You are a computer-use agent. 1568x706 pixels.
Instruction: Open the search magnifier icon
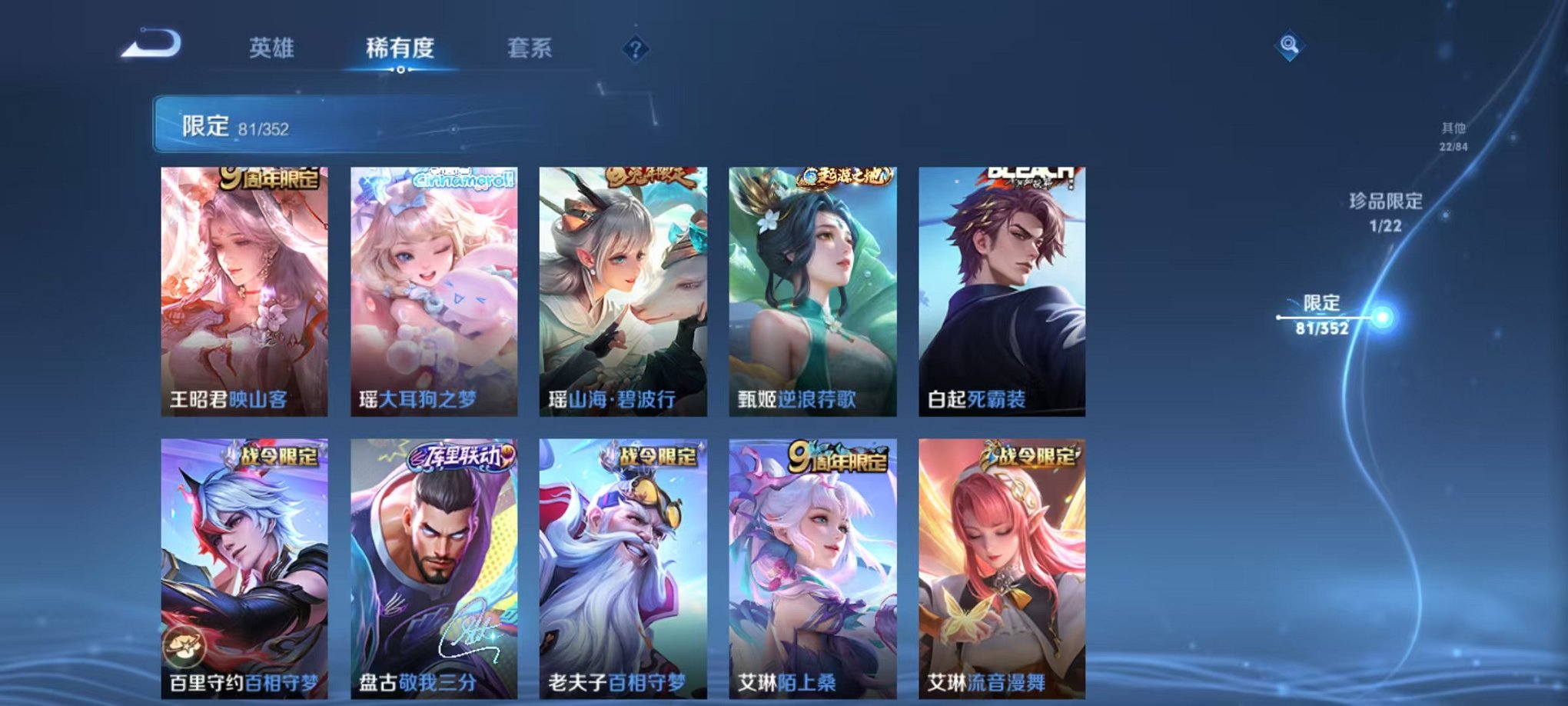pos(1289,45)
